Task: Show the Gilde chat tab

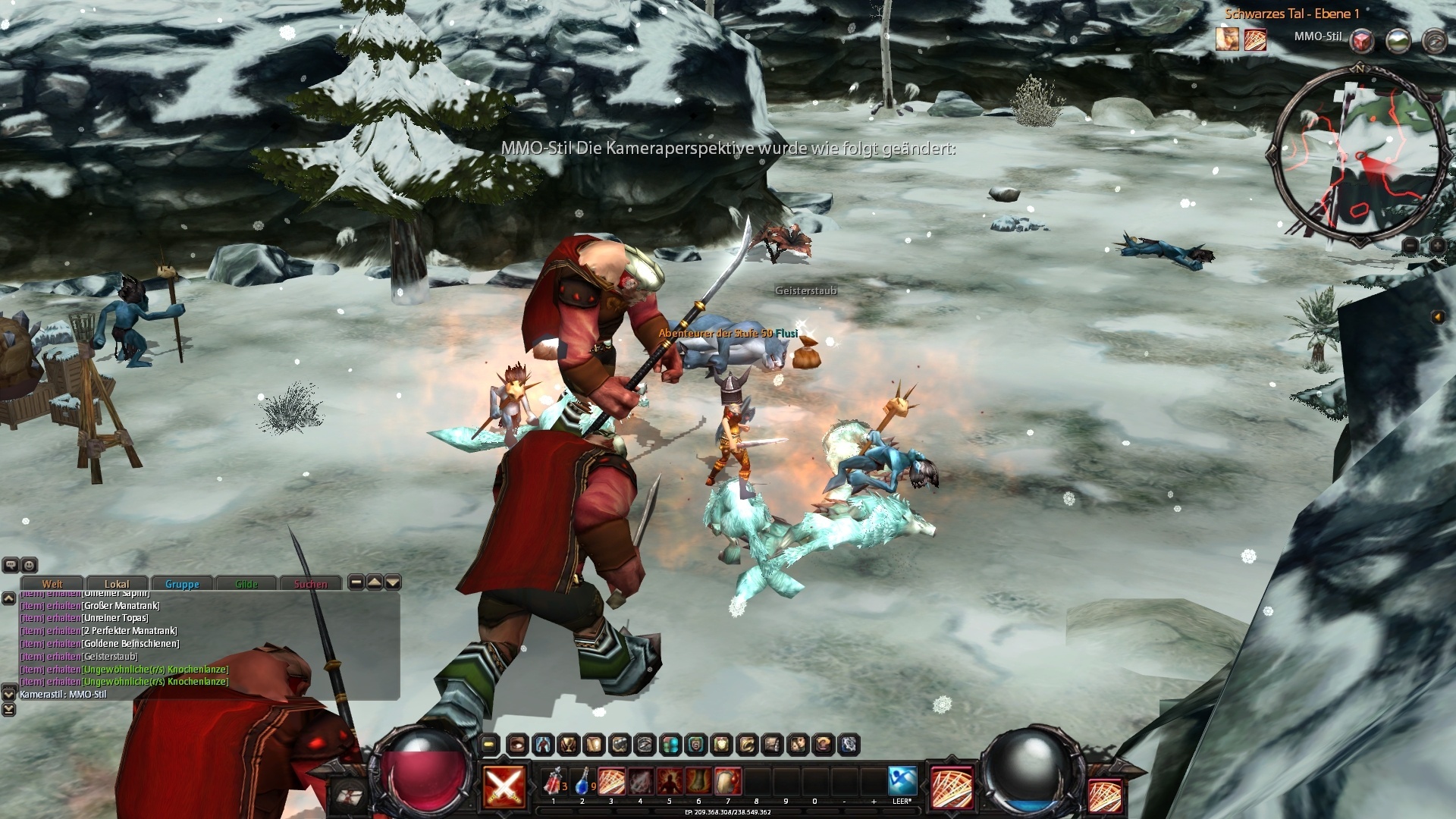Action: pos(246,583)
